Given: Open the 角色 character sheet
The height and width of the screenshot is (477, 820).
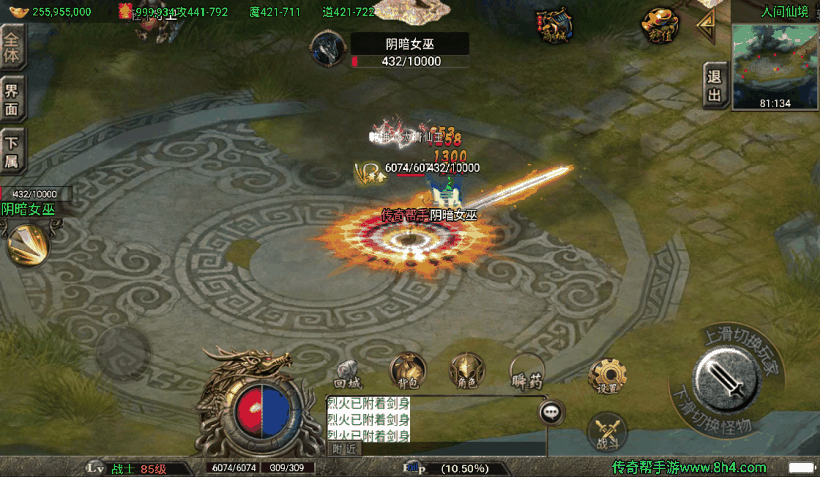Looking at the screenshot, I should (x=466, y=370).
